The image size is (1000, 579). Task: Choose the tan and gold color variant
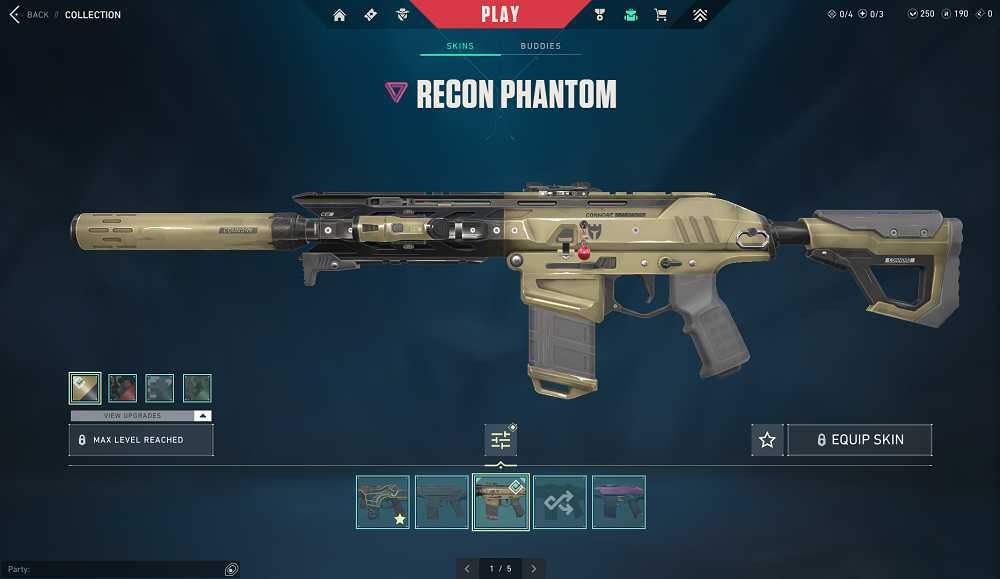[85, 388]
